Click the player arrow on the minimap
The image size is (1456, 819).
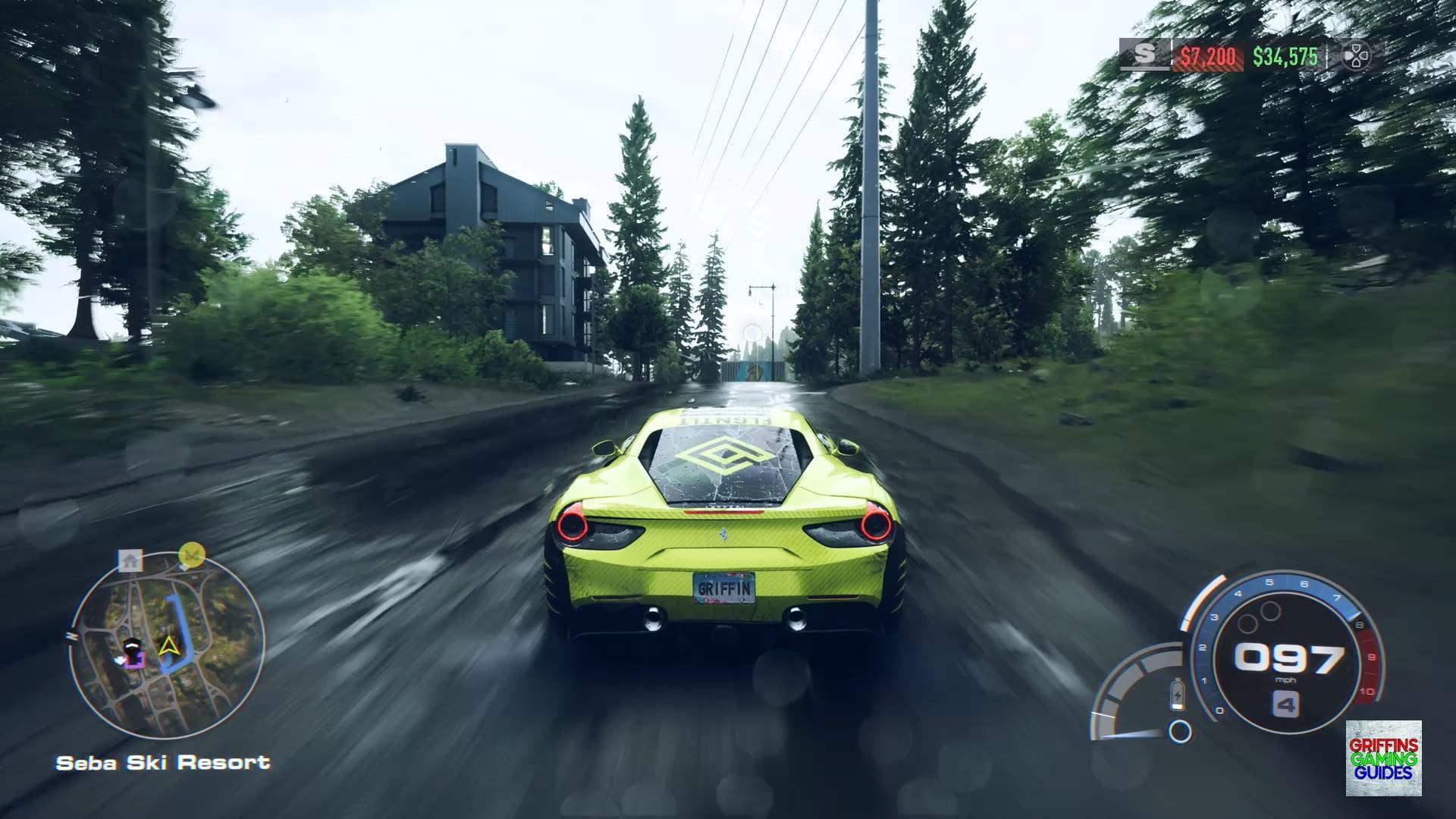(x=167, y=645)
